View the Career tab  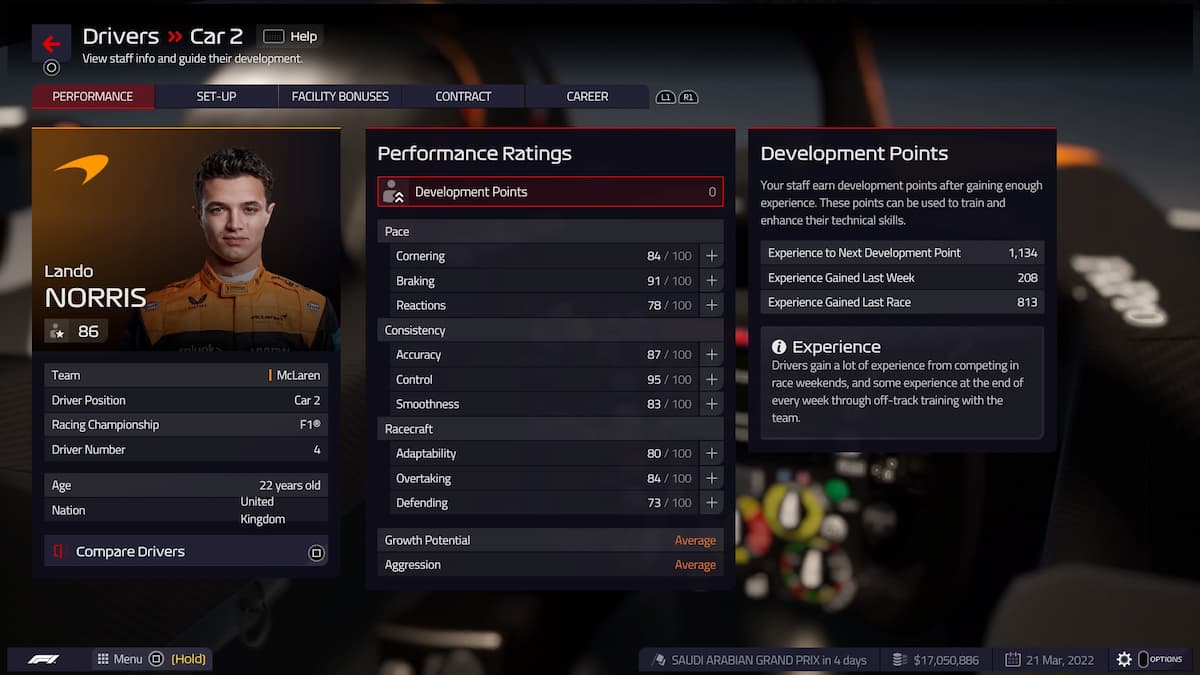[x=587, y=97]
